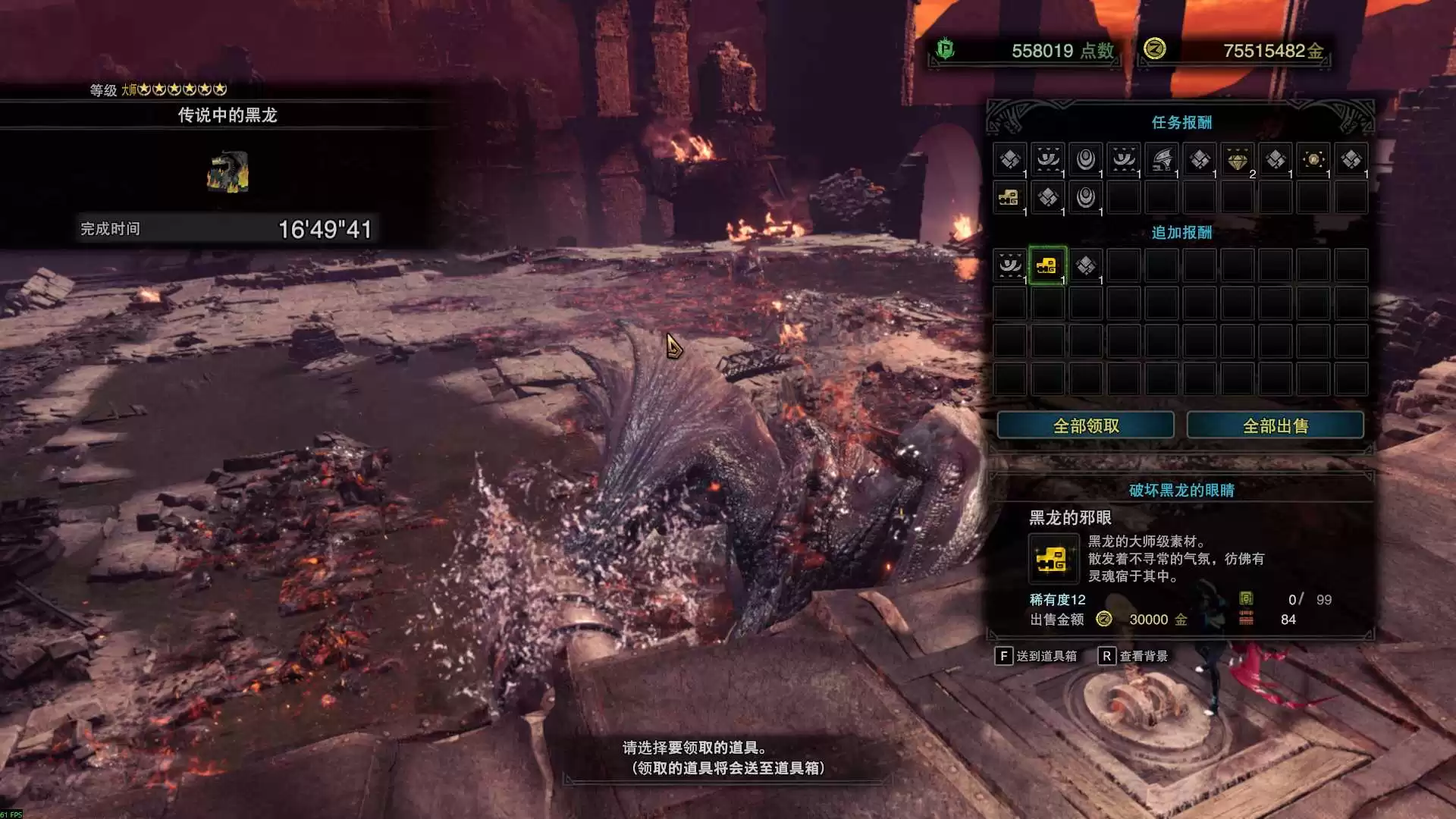The height and width of the screenshot is (819, 1456).
Task: Select the yellow evil eye under 任务报酬
Action: pos(1009,197)
